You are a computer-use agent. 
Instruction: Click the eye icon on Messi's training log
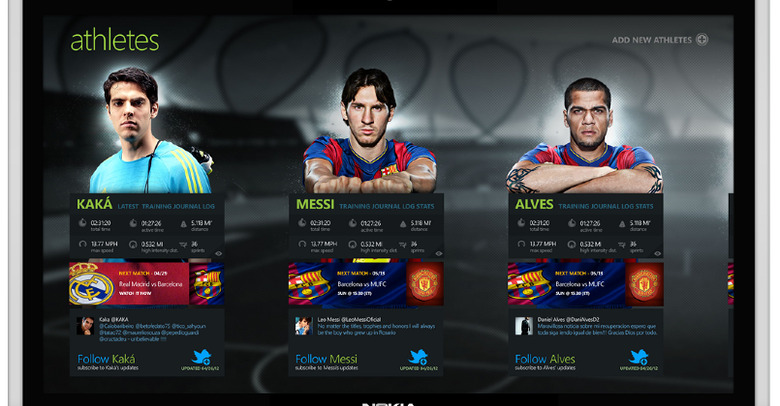pyautogui.click(x=438, y=253)
